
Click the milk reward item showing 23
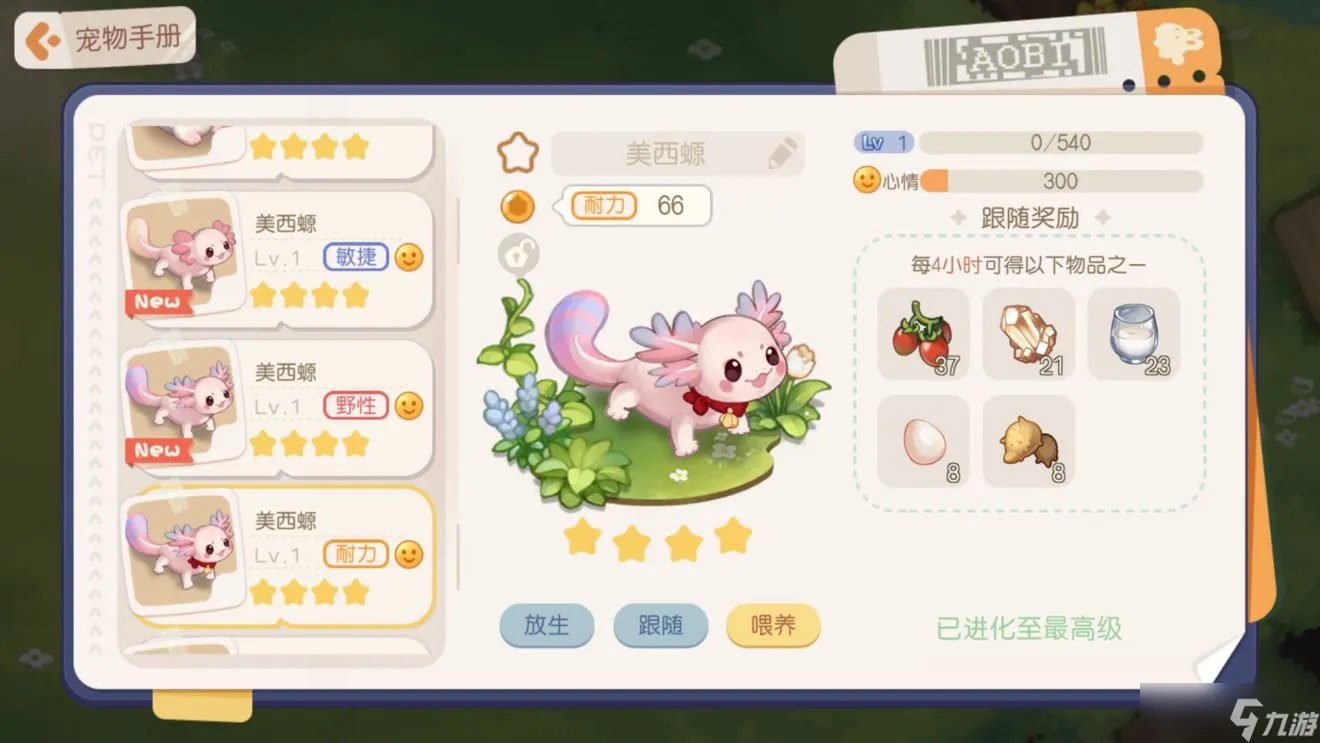point(1134,335)
